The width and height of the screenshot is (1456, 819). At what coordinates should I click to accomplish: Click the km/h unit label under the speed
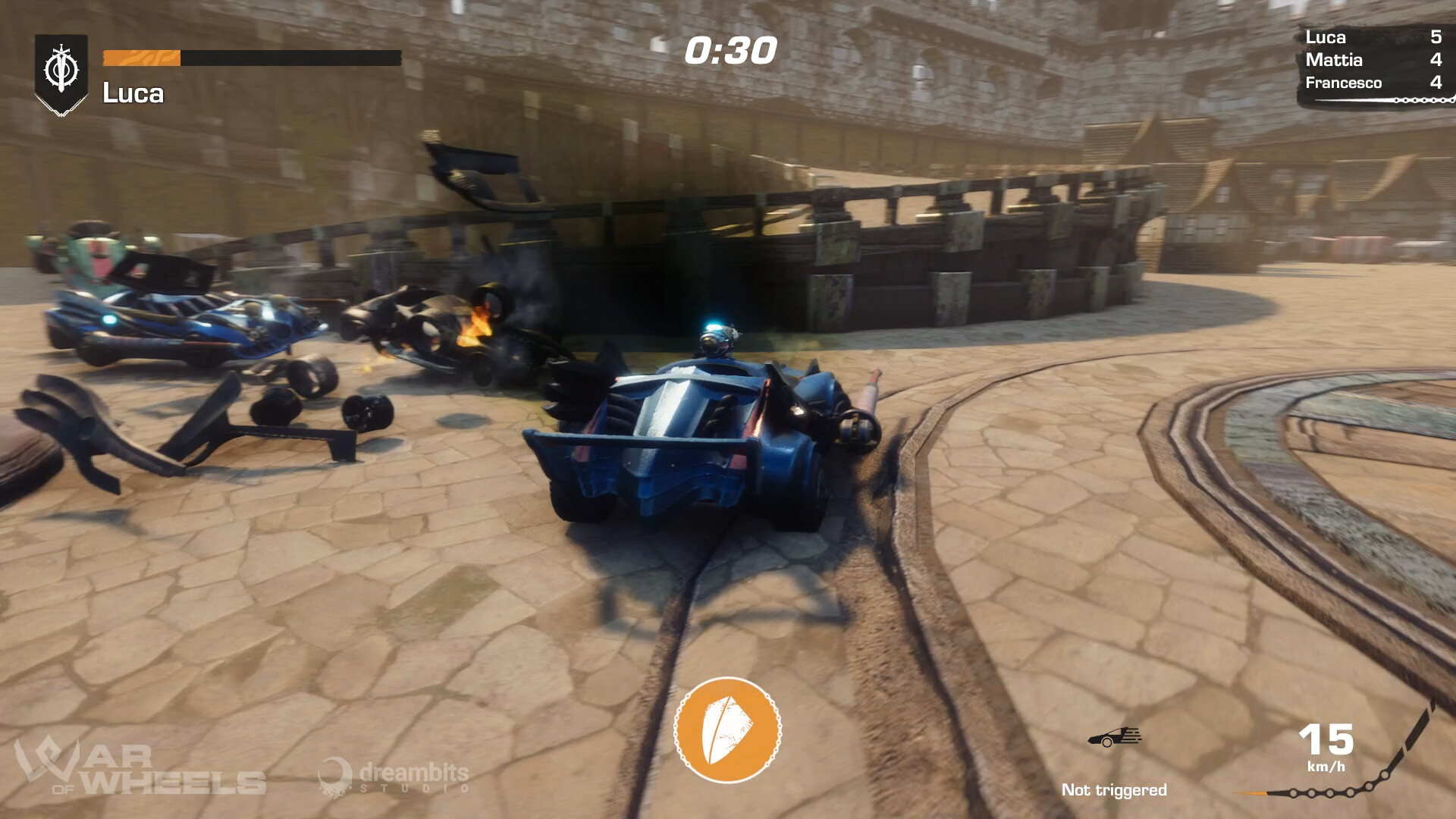[1324, 765]
